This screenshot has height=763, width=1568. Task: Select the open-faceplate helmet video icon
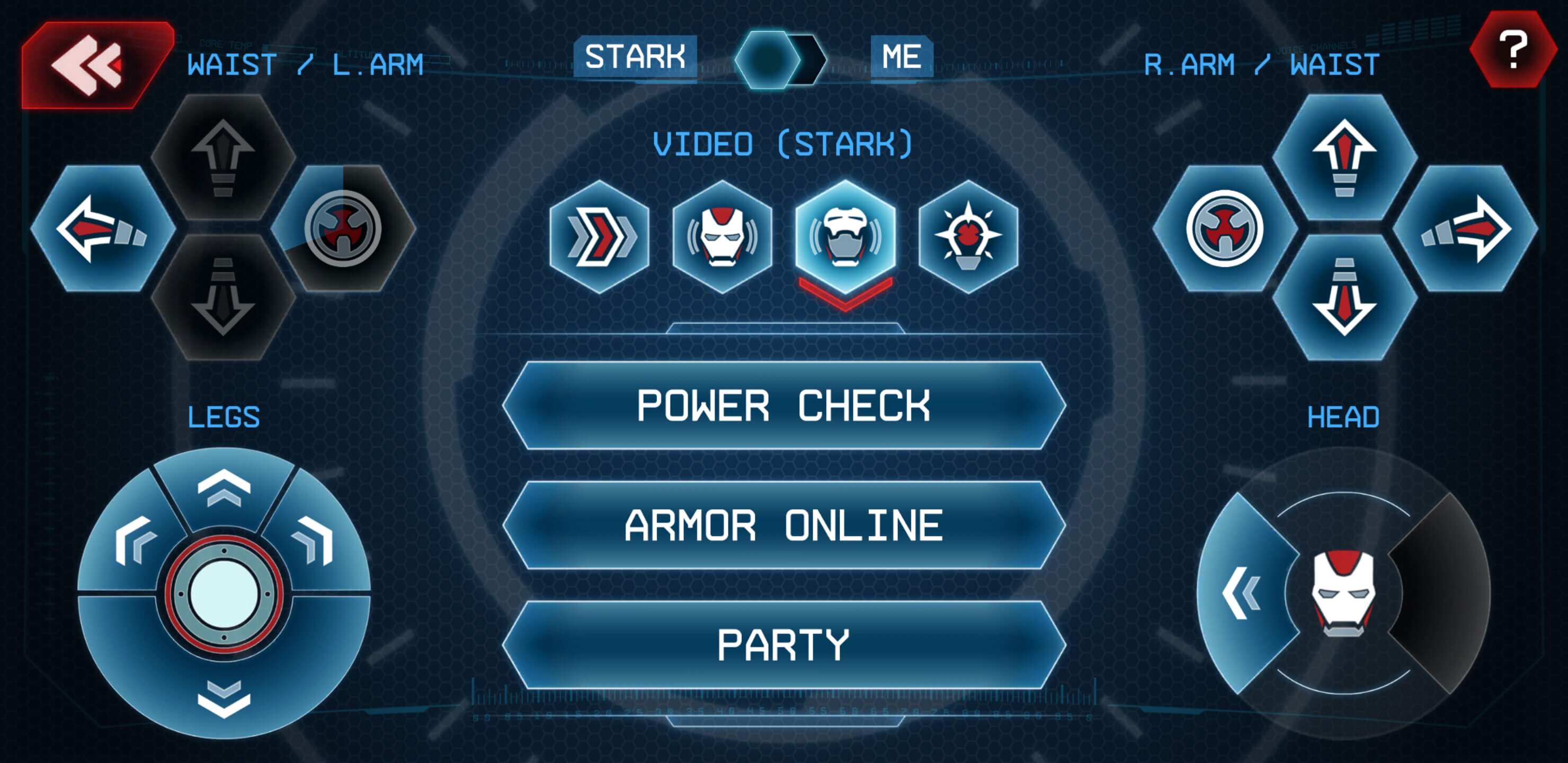[845, 236]
